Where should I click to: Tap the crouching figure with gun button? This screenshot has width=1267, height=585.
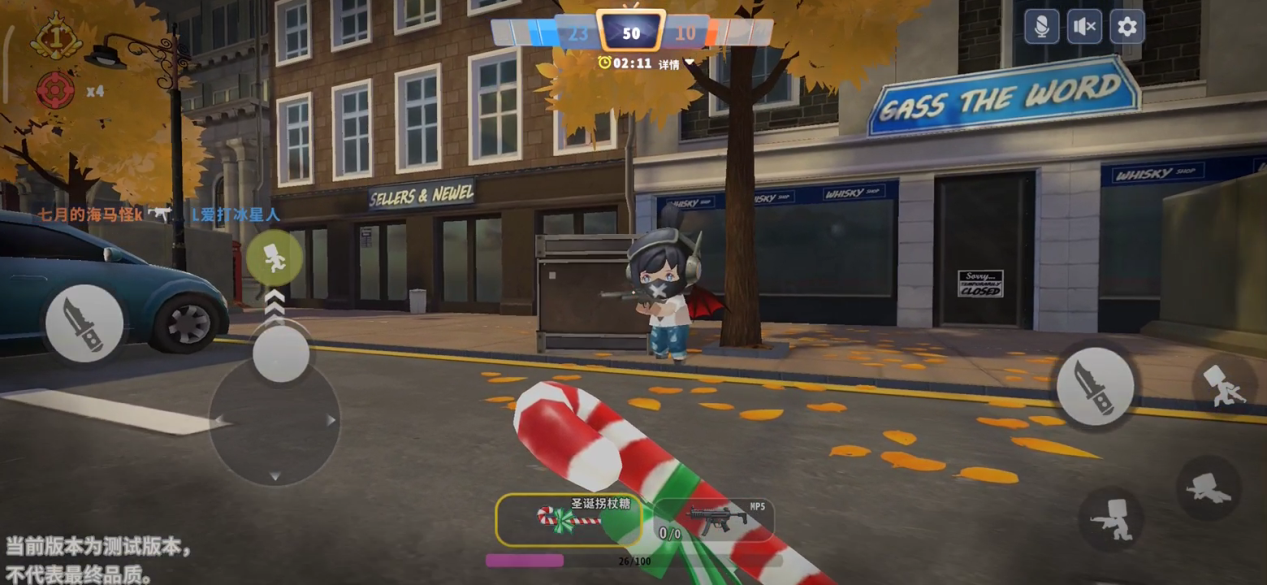click(x=1112, y=520)
